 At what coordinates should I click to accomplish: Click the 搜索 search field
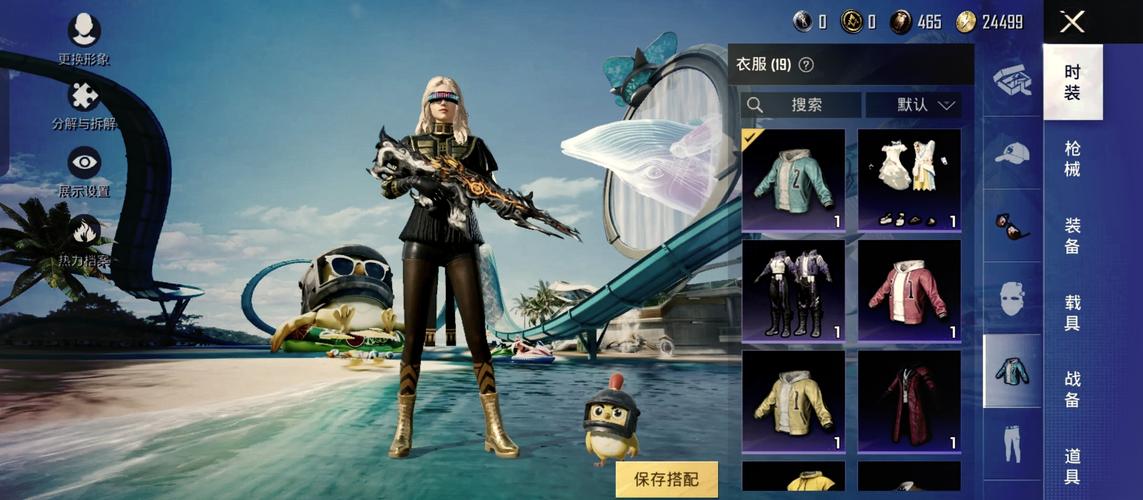pos(802,105)
